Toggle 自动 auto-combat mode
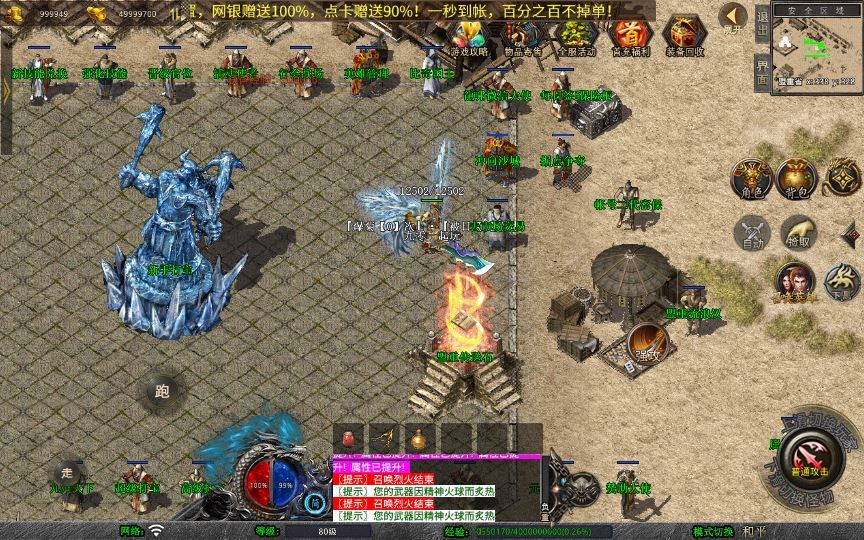 coord(750,232)
